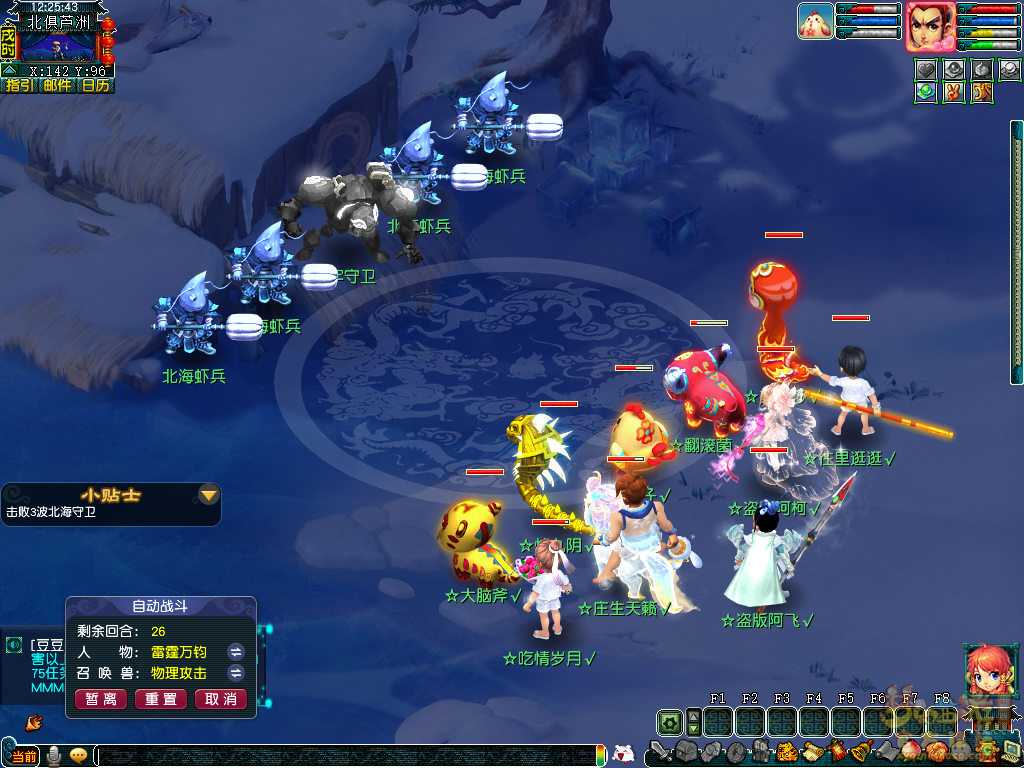The image size is (1024, 768).
Task: Collapse the 小贴士 tips panel arrow
Action: (208, 495)
